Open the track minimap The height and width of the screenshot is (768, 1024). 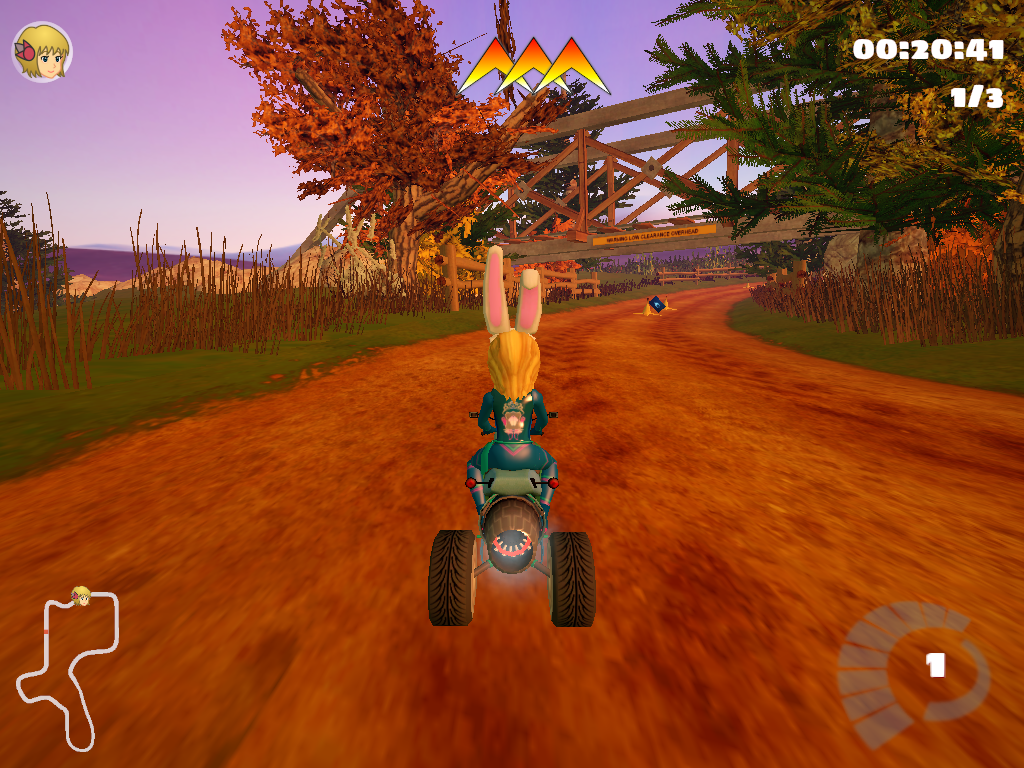[68, 670]
